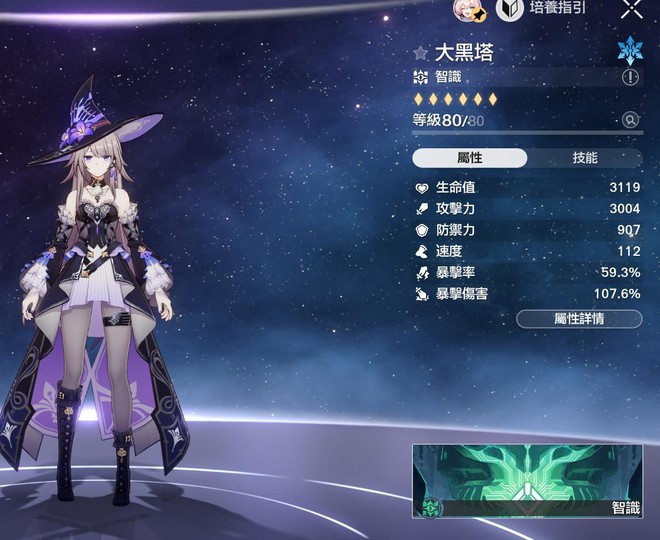
Task: Click the character avatar portrait icon
Action: tap(470, 9)
